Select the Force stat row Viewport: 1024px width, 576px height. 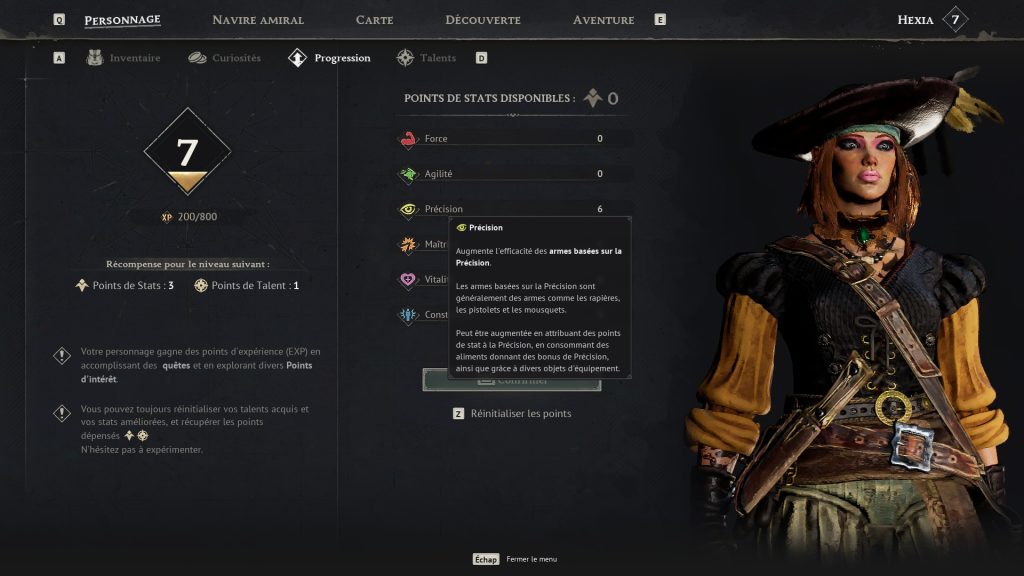coord(512,139)
